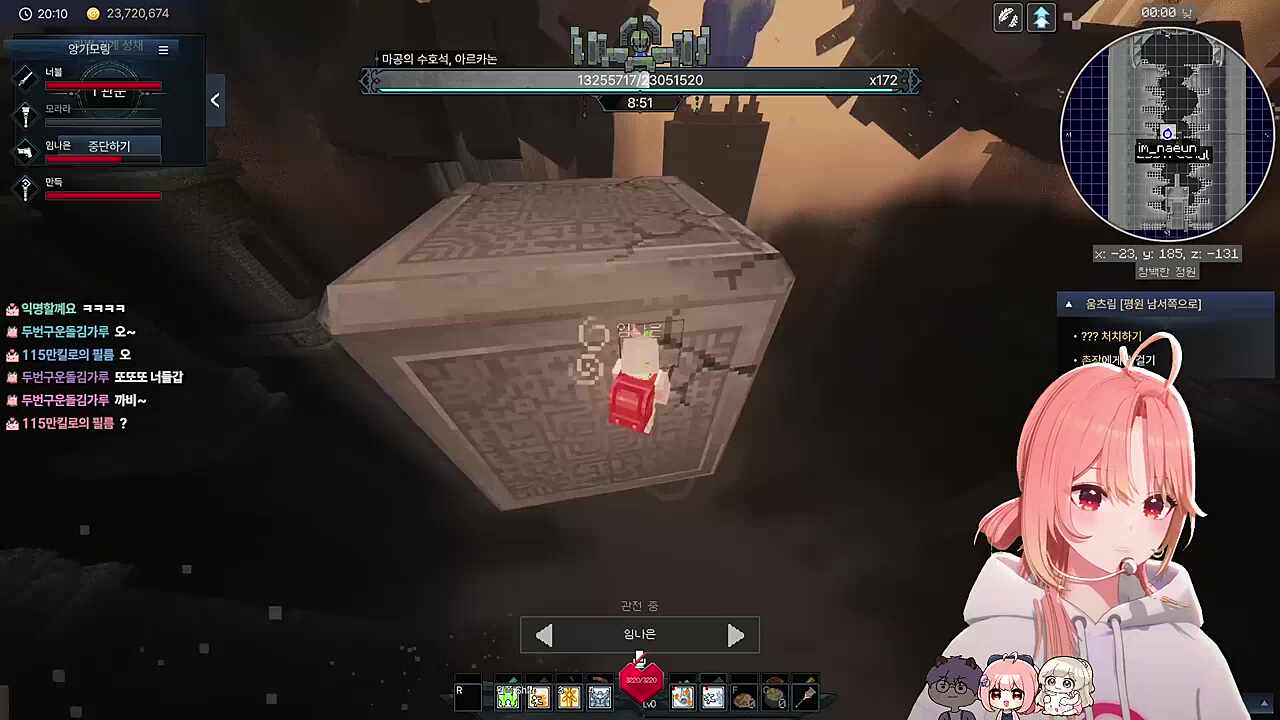Click the 중단하기 (stop) button

click(109, 146)
